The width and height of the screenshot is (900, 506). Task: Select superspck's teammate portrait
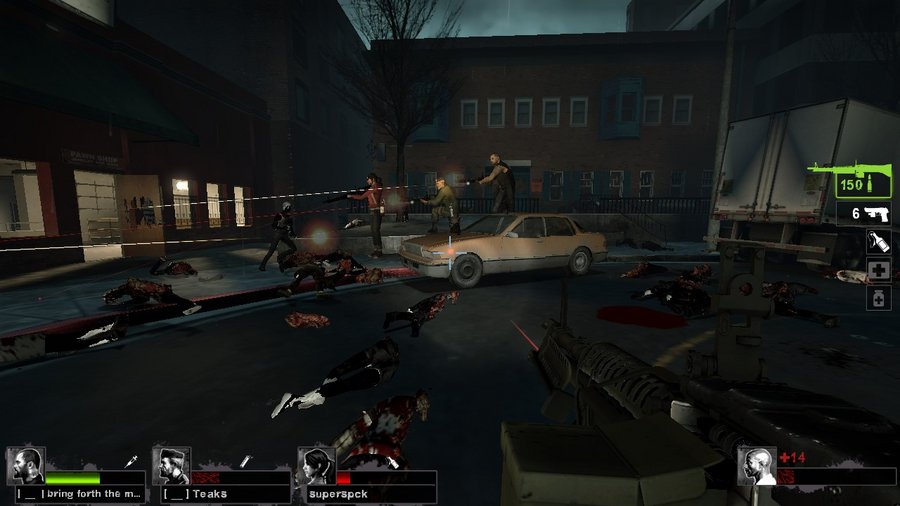tap(316, 466)
